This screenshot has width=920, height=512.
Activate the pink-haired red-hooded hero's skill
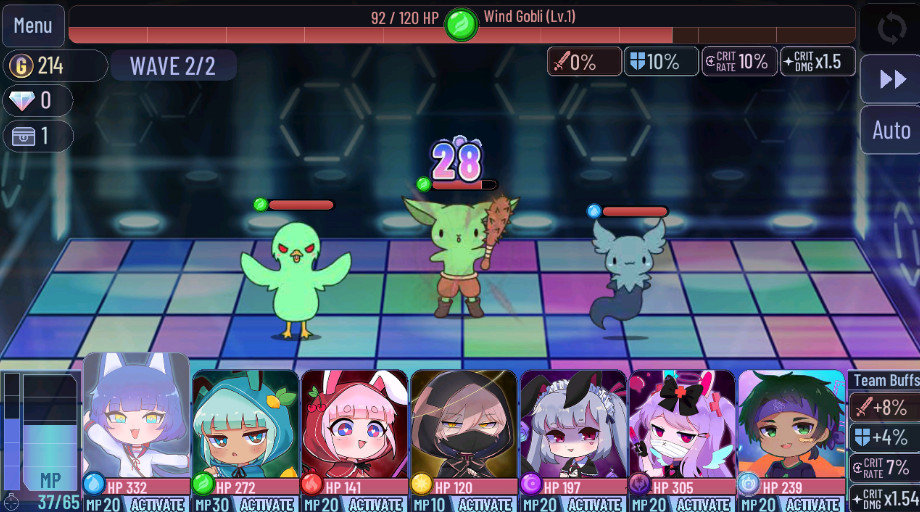376,504
